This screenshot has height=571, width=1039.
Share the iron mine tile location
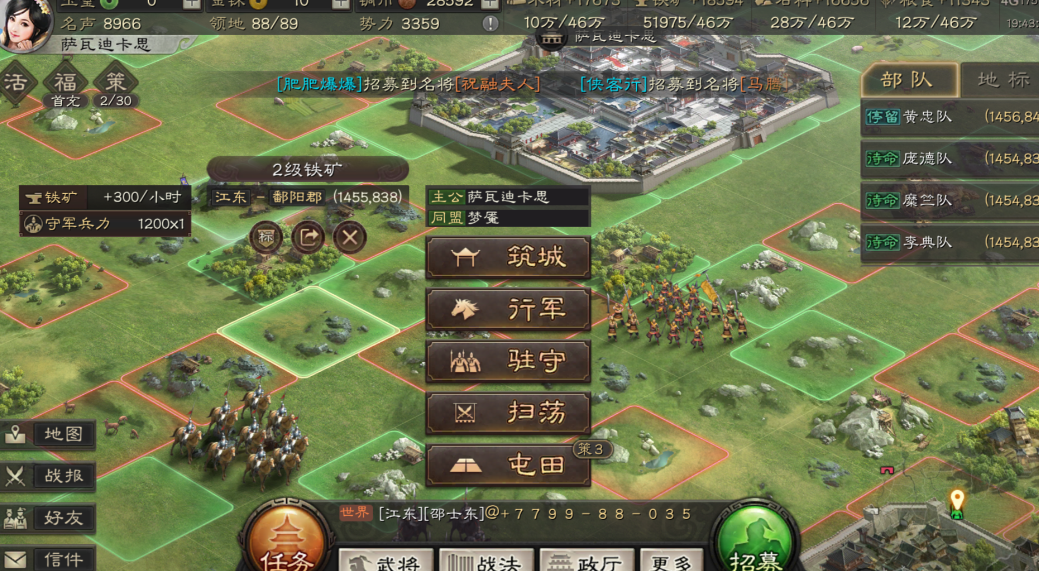click(308, 237)
